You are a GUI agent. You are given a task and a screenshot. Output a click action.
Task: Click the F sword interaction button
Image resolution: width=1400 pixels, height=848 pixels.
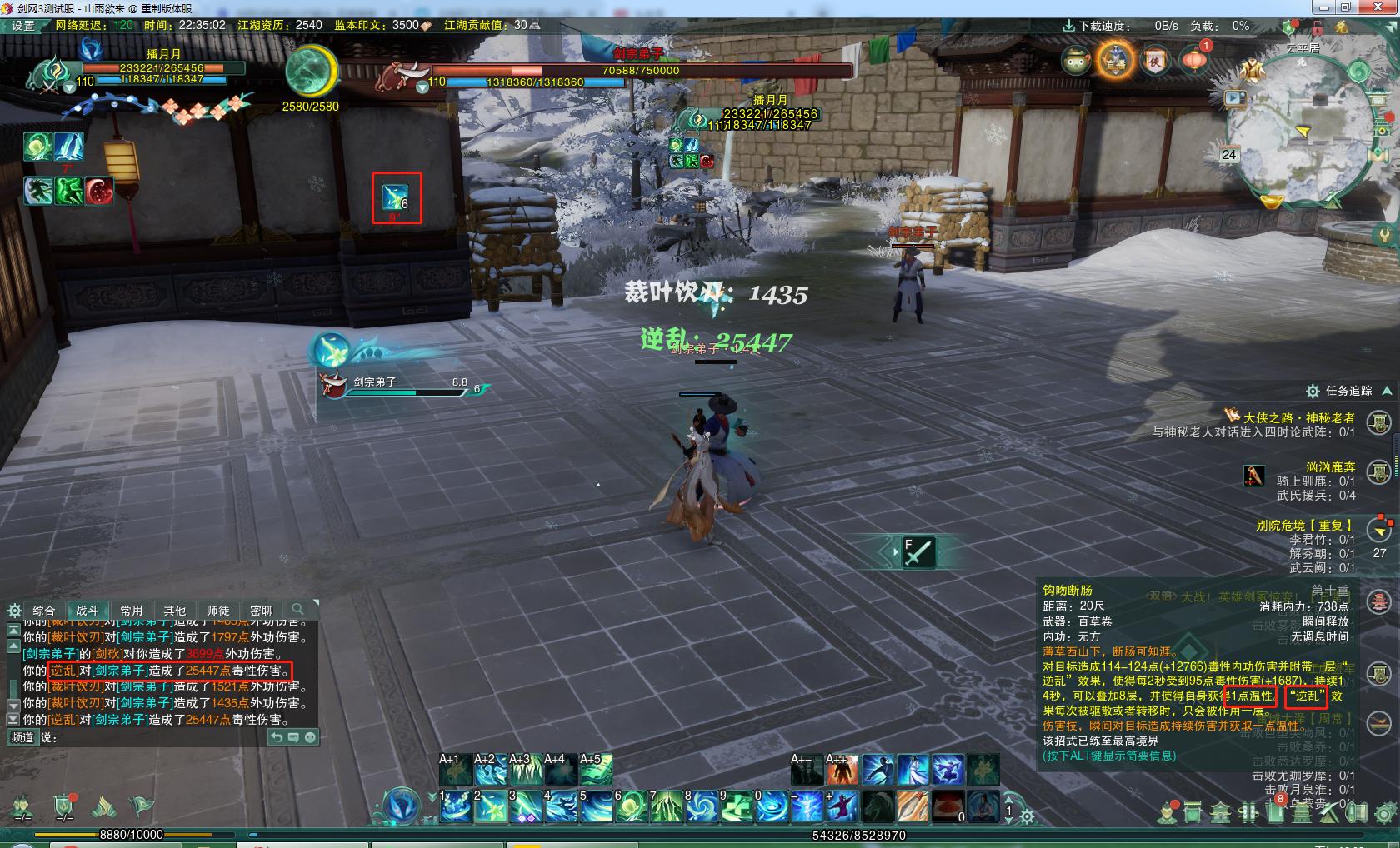(917, 552)
